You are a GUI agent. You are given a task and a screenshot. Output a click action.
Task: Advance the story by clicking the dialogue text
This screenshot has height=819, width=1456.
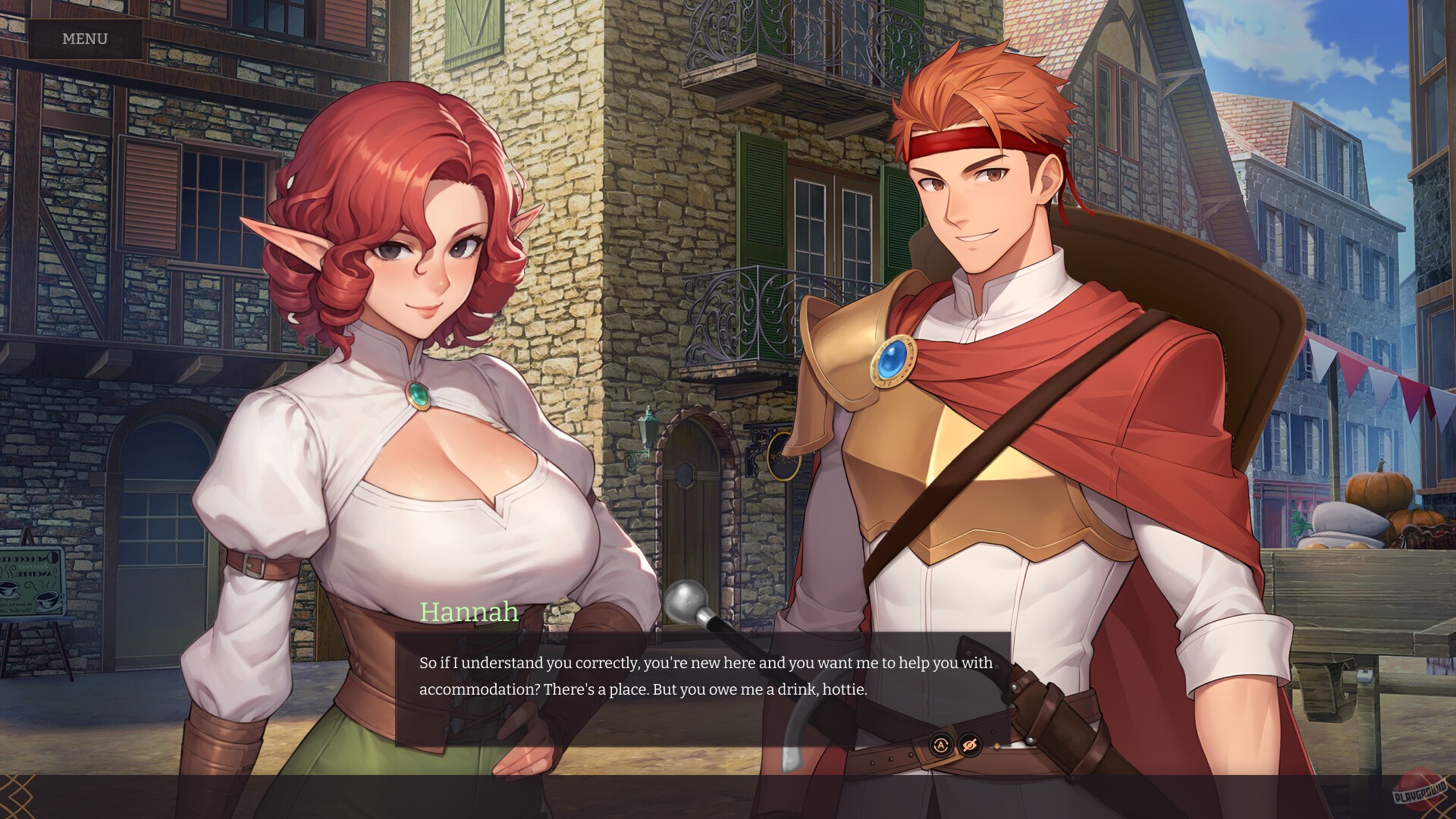tap(705, 676)
